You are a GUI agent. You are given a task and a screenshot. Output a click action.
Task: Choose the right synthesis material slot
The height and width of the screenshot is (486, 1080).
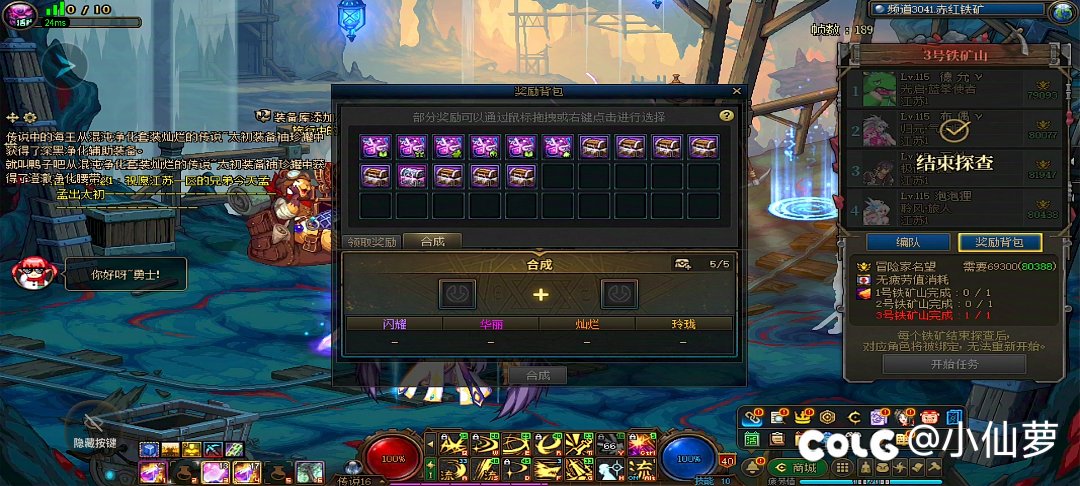click(x=619, y=294)
